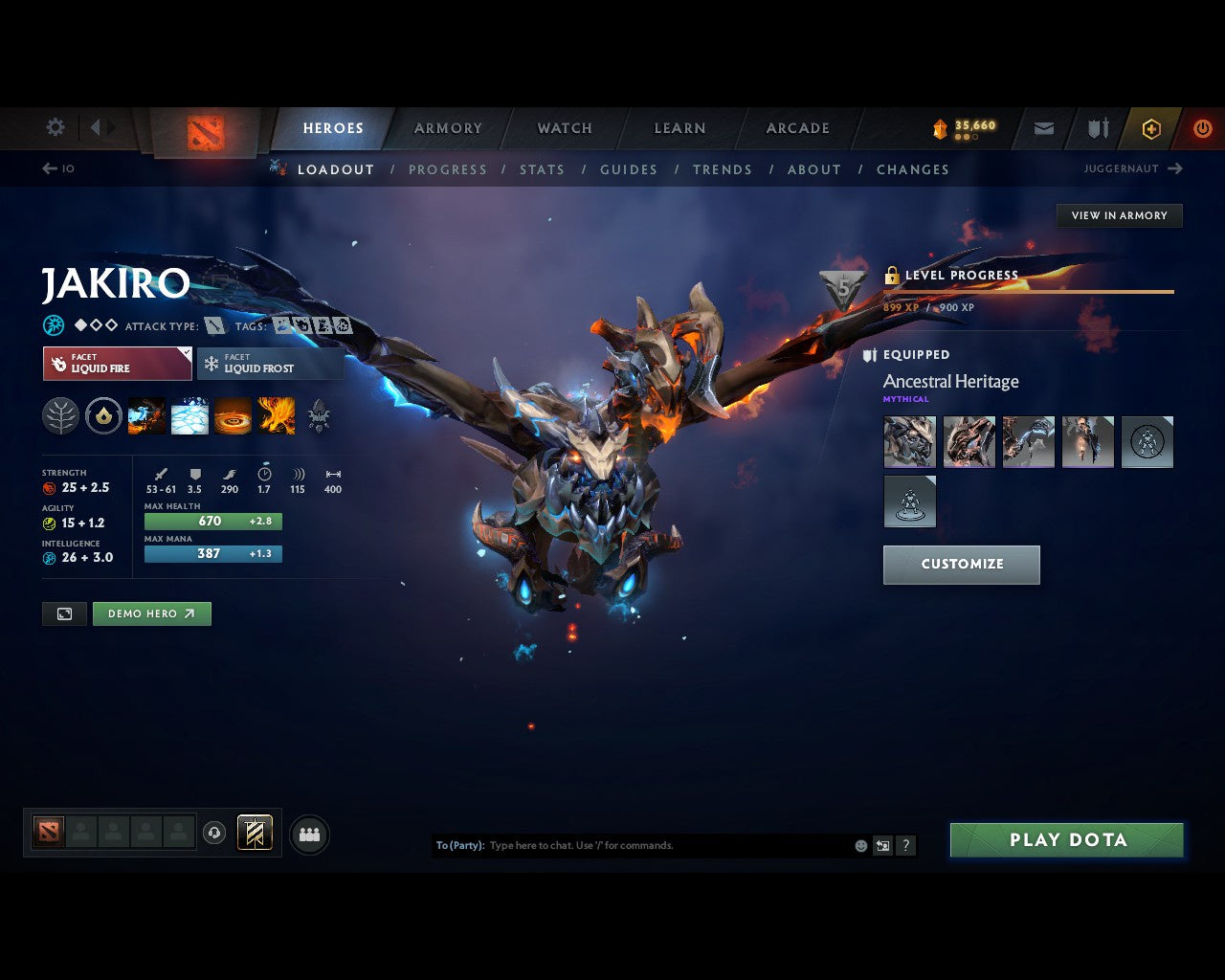The width and height of the screenshot is (1225, 980).
Task: Keep Liquid Fire facet selected
Action: click(x=117, y=364)
